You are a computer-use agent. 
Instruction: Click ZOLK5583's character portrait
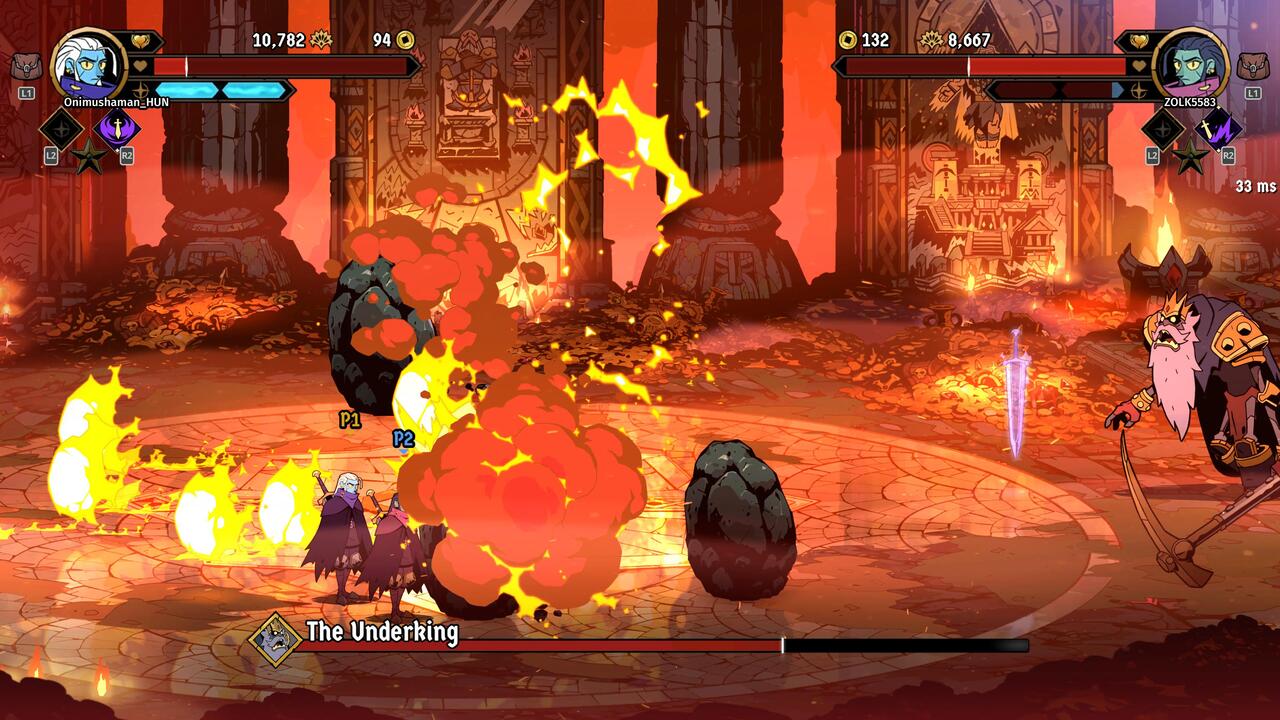point(1190,64)
